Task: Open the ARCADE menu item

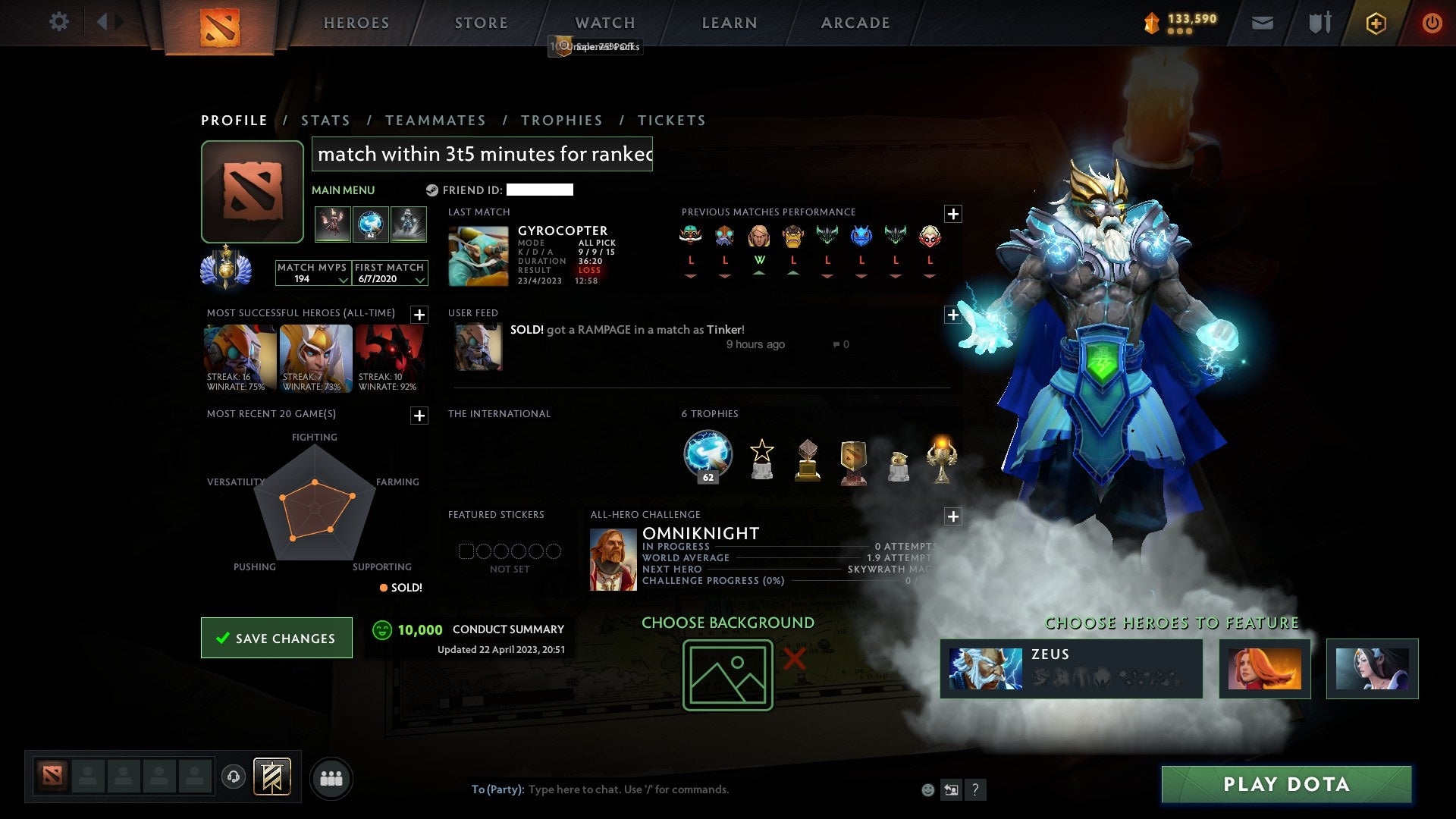Action: 855,22
